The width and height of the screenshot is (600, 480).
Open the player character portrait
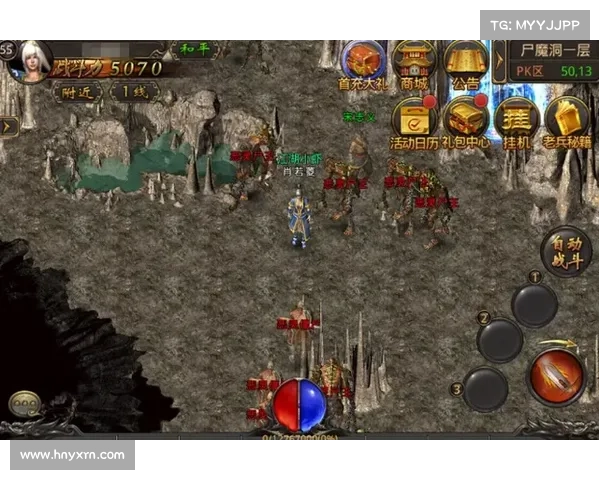(x=30, y=62)
